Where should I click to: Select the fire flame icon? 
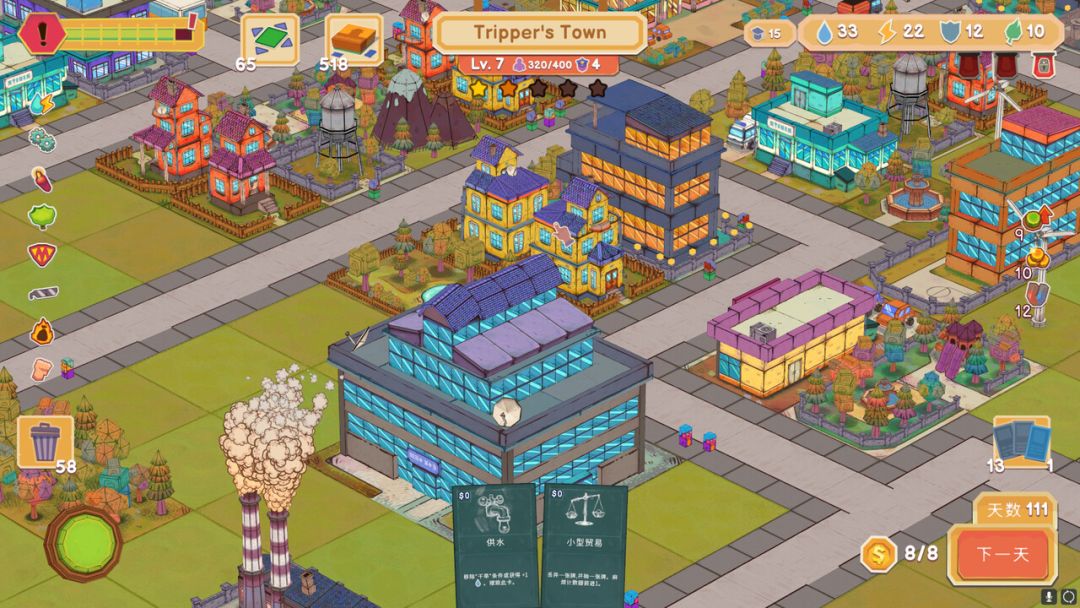click(42, 331)
